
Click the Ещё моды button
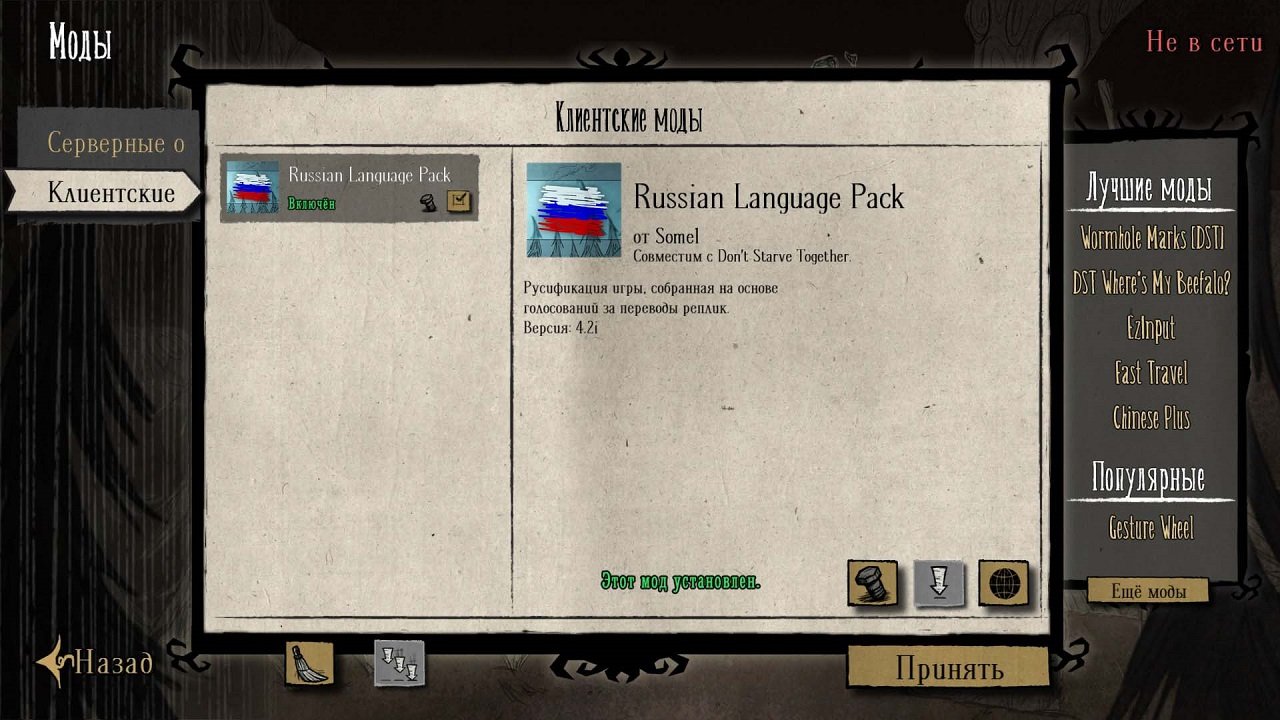(x=1148, y=591)
